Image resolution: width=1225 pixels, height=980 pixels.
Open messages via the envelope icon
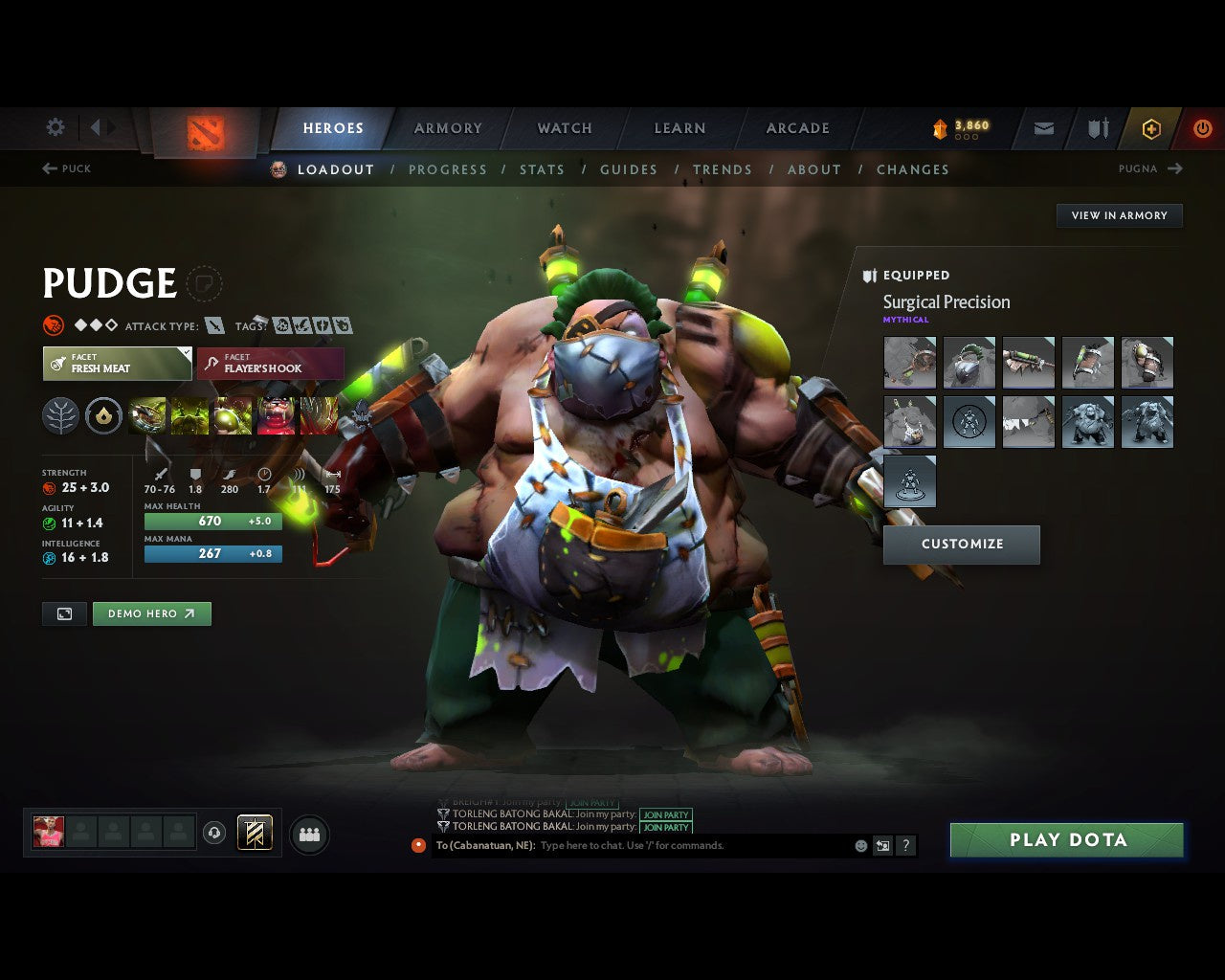point(1042,128)
